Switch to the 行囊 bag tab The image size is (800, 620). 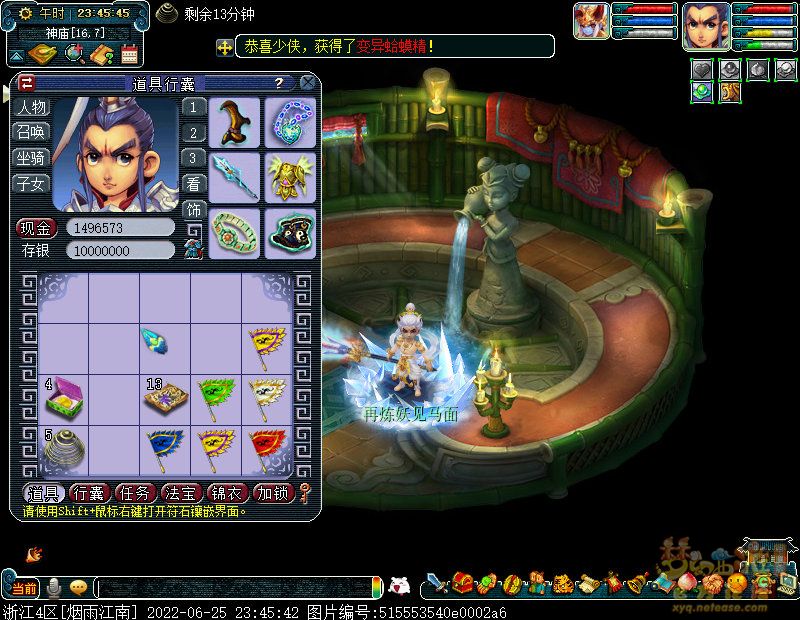point(90,493)
